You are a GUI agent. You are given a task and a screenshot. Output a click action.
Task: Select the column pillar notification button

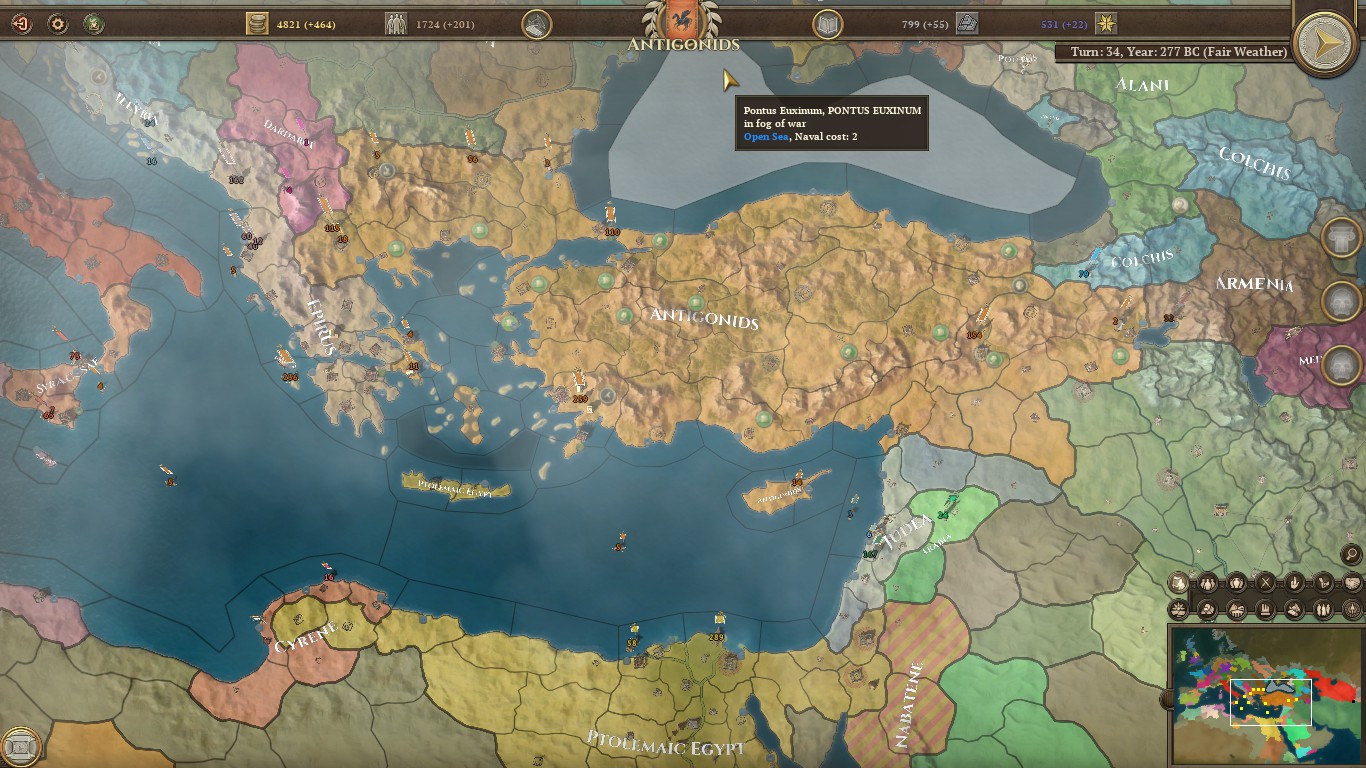coord(1341,237)
